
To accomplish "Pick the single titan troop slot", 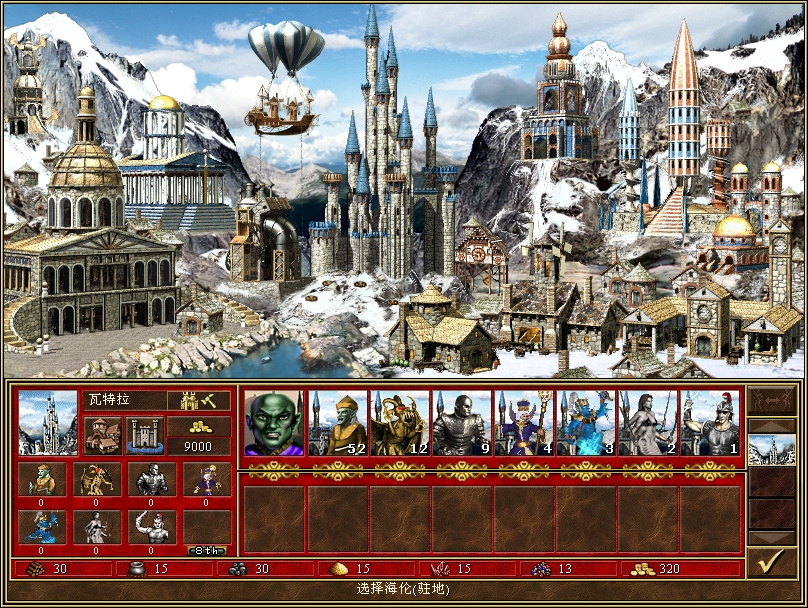I will tap(709, 424).
